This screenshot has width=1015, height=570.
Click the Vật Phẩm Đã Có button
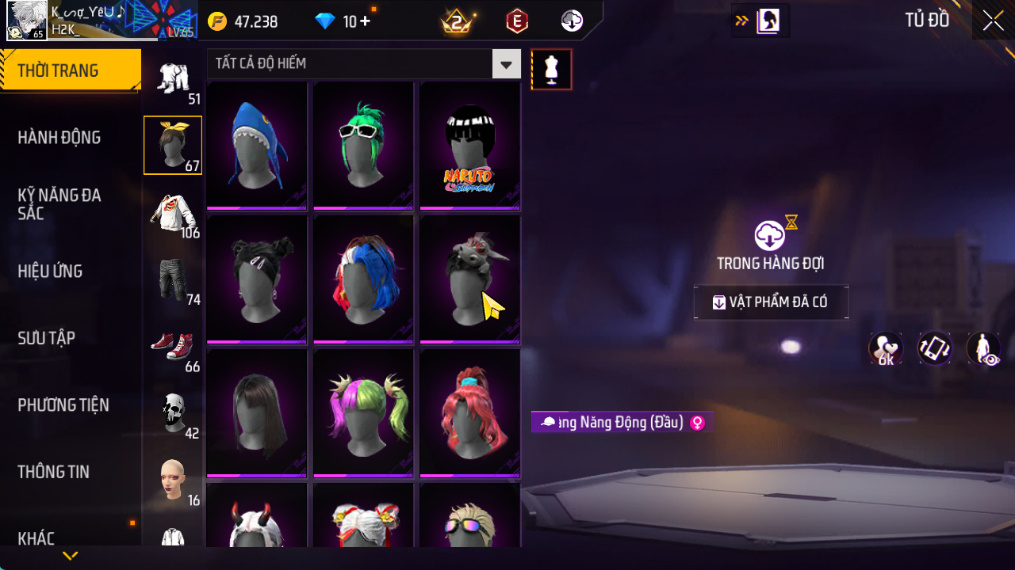[x=771, y=302]
